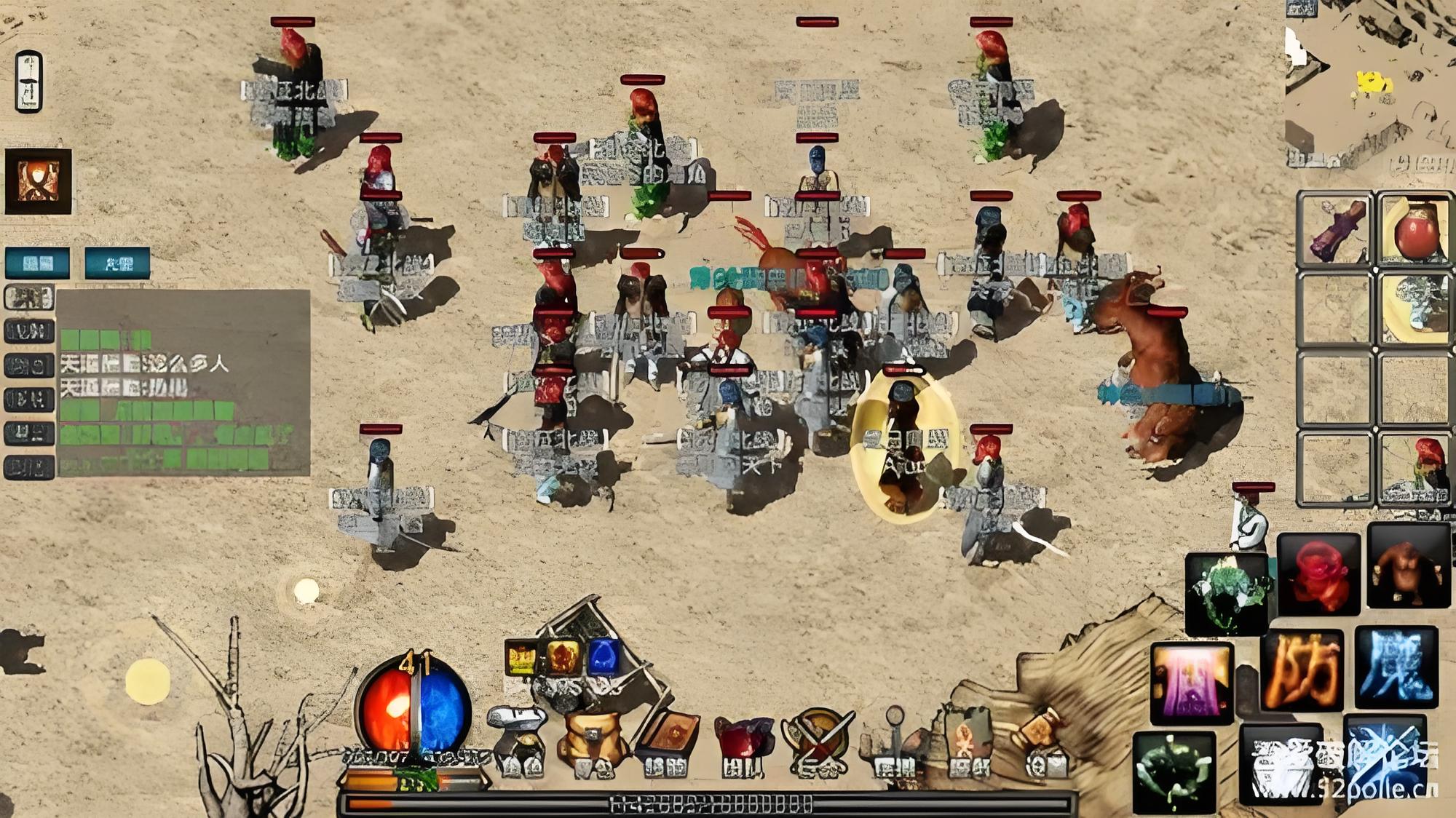Open the anvil forge menu
1456x818 pixels.
[517, 739]
